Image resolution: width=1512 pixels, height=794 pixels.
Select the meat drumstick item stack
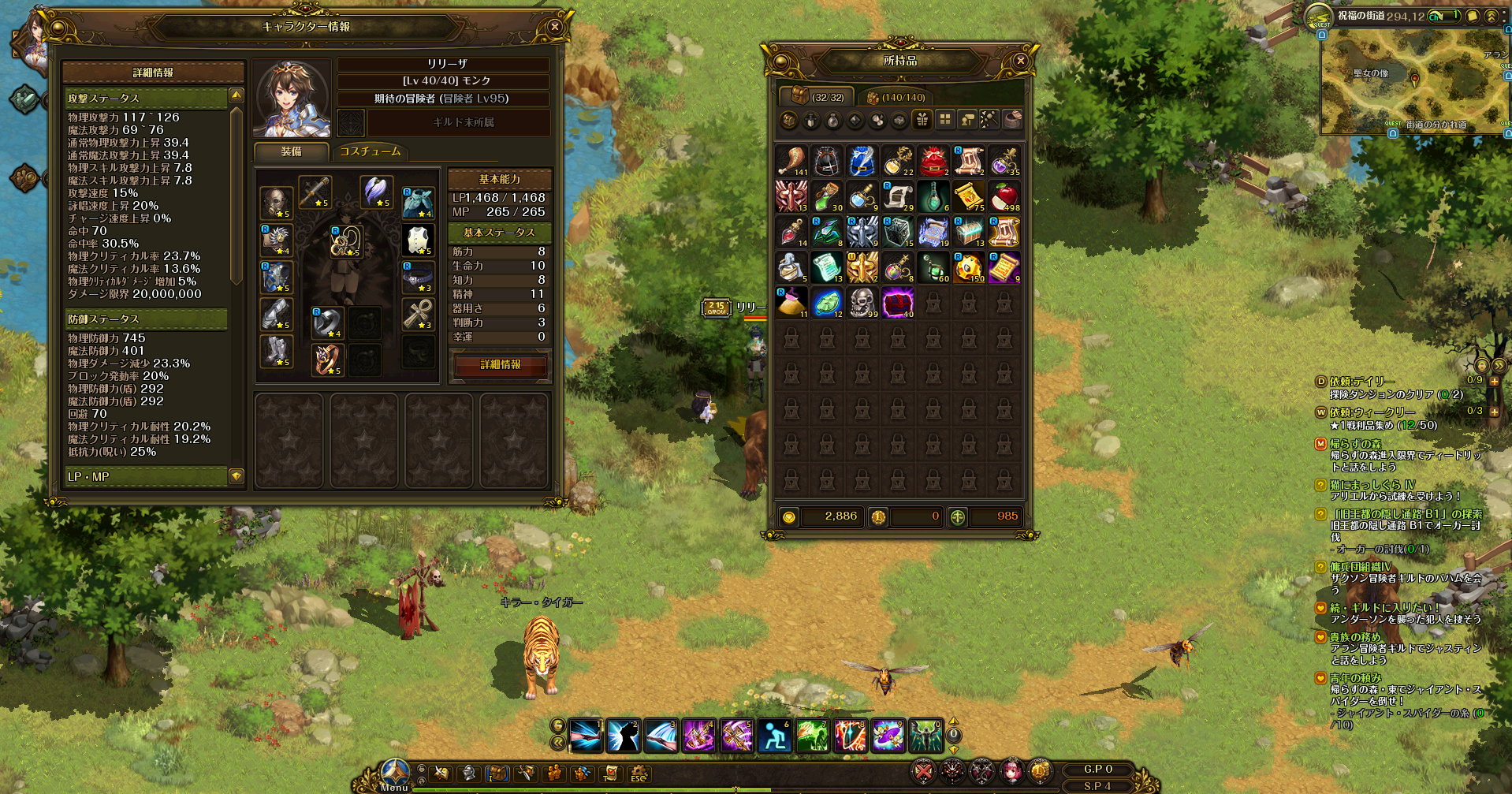tap(791, 160)
